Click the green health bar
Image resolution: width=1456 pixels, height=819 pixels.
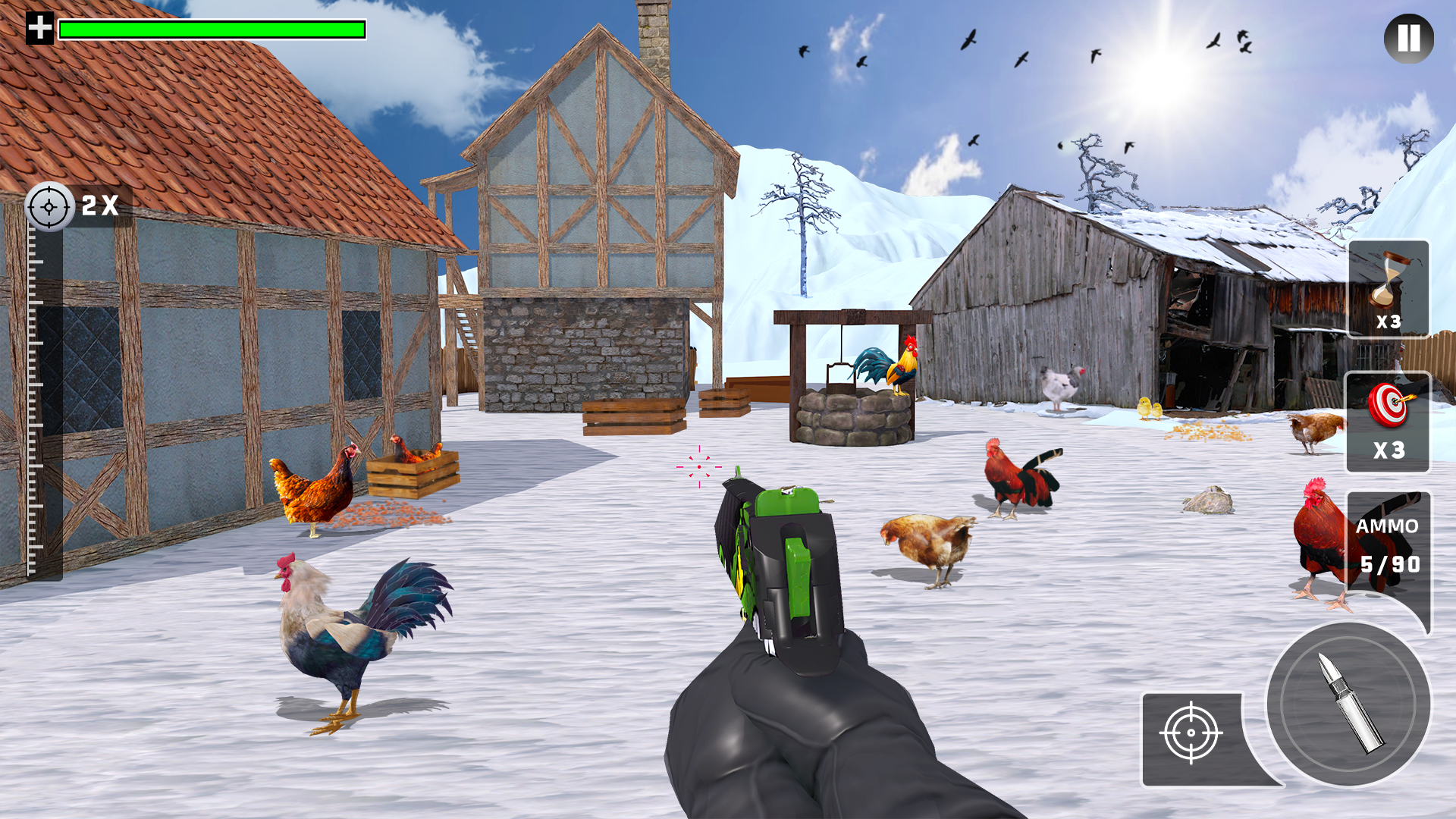[x=212, y=30]
